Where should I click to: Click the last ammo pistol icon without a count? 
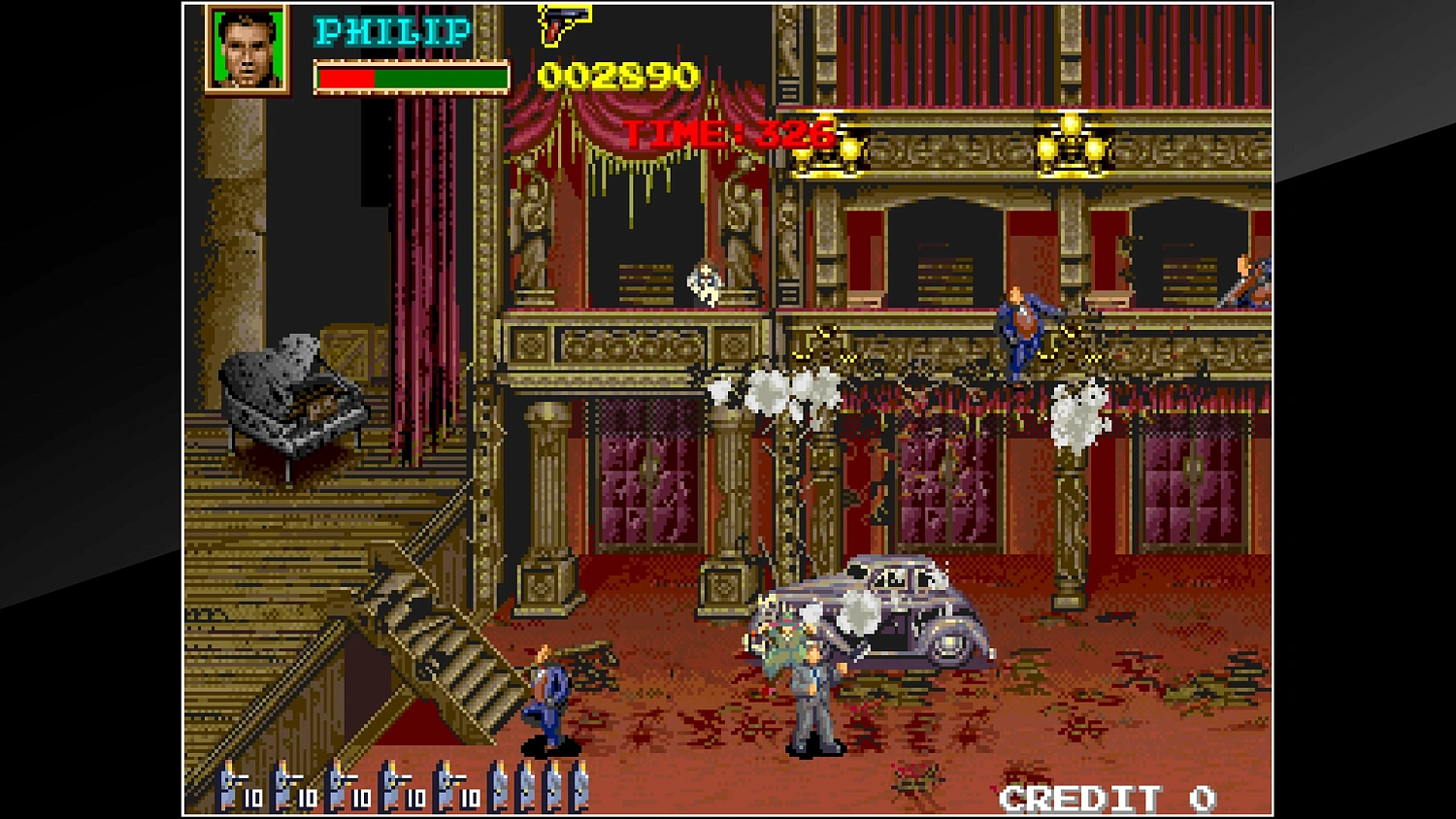tap(581, 791)
